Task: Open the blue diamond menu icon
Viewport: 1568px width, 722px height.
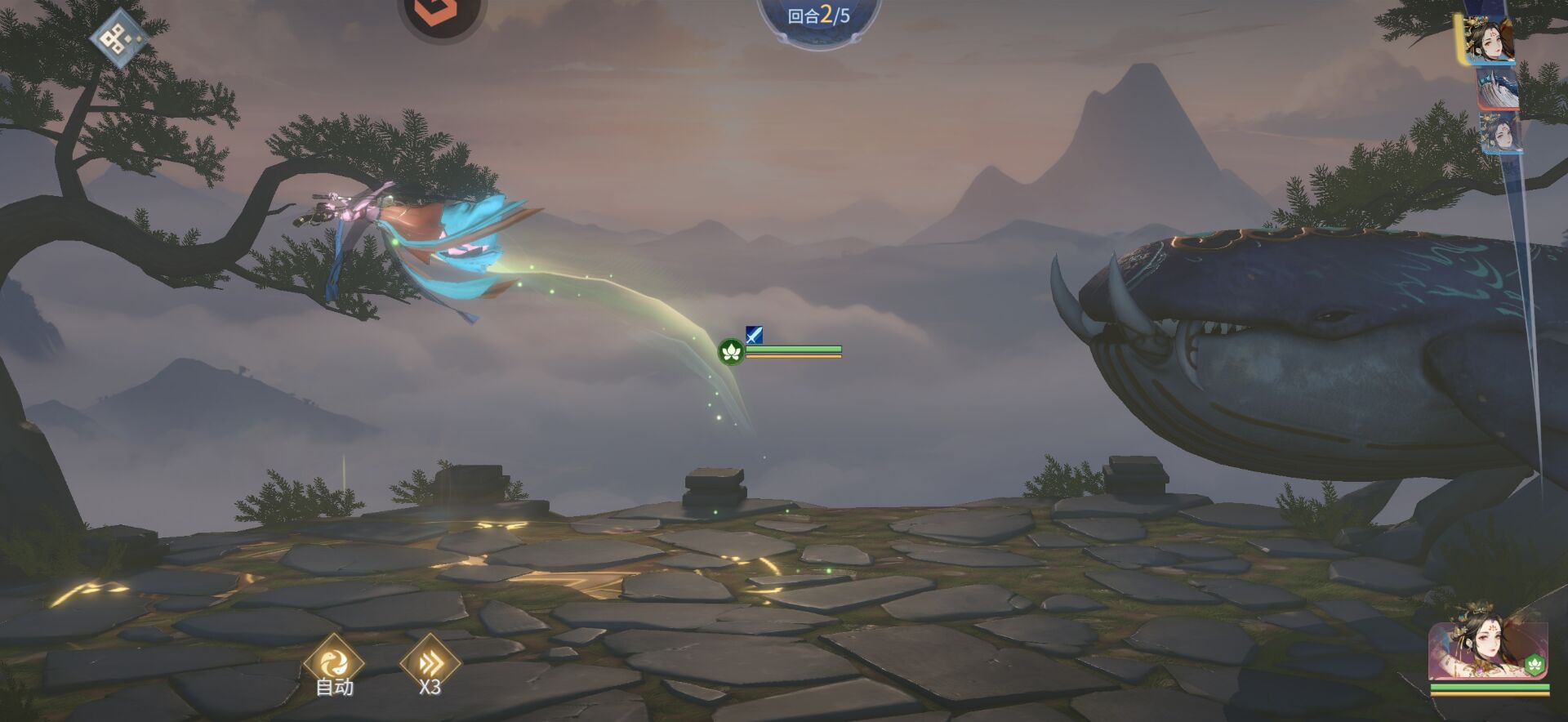Action: point(118,37)
